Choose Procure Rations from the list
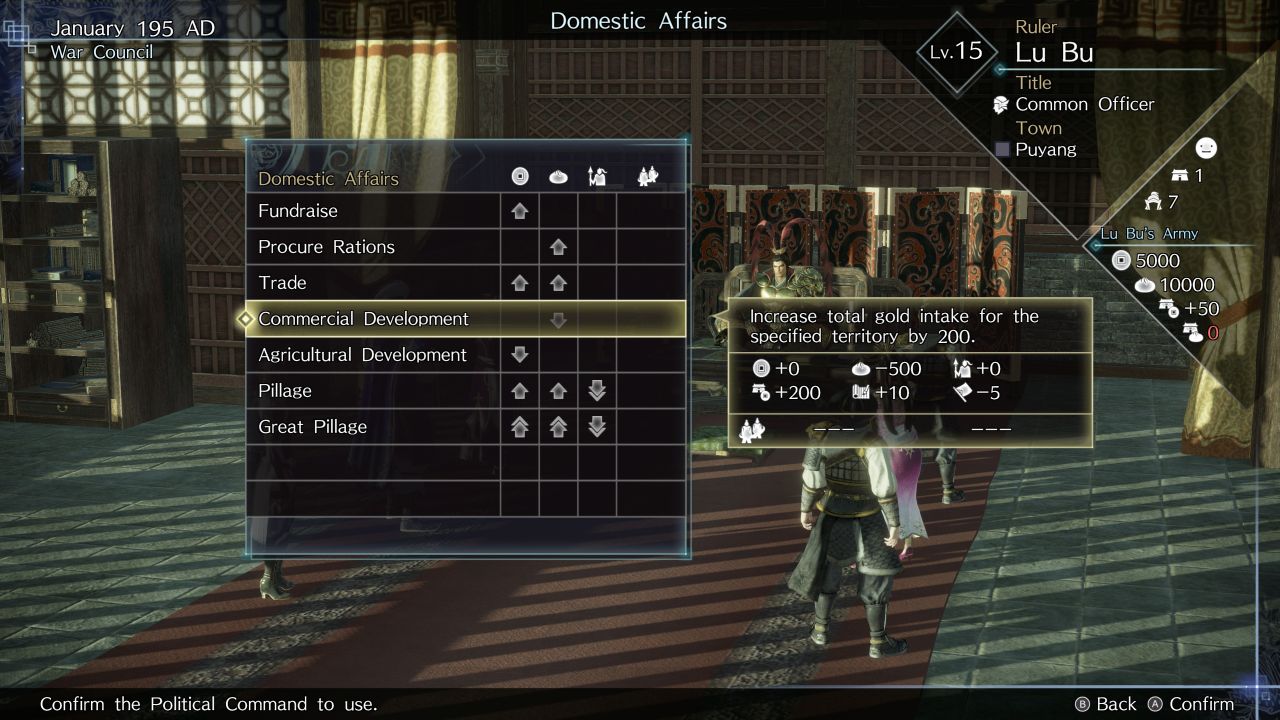Image resolution: width=1280 pixels, height=720 pixels. pyautogui.click(x=326, y=247)
